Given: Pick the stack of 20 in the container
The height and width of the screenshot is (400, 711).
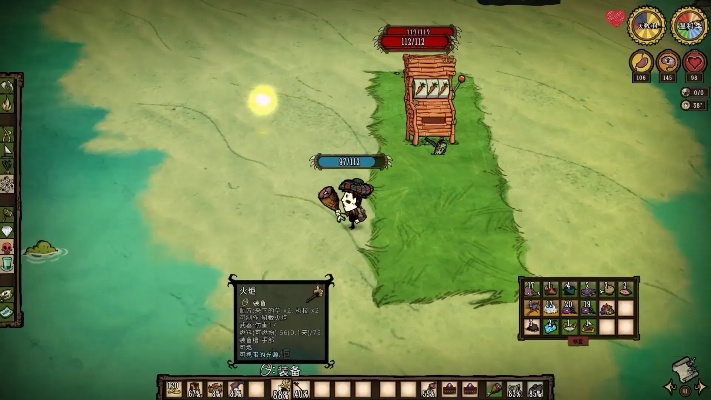Looking at the screenshot, I should (568, 307).
